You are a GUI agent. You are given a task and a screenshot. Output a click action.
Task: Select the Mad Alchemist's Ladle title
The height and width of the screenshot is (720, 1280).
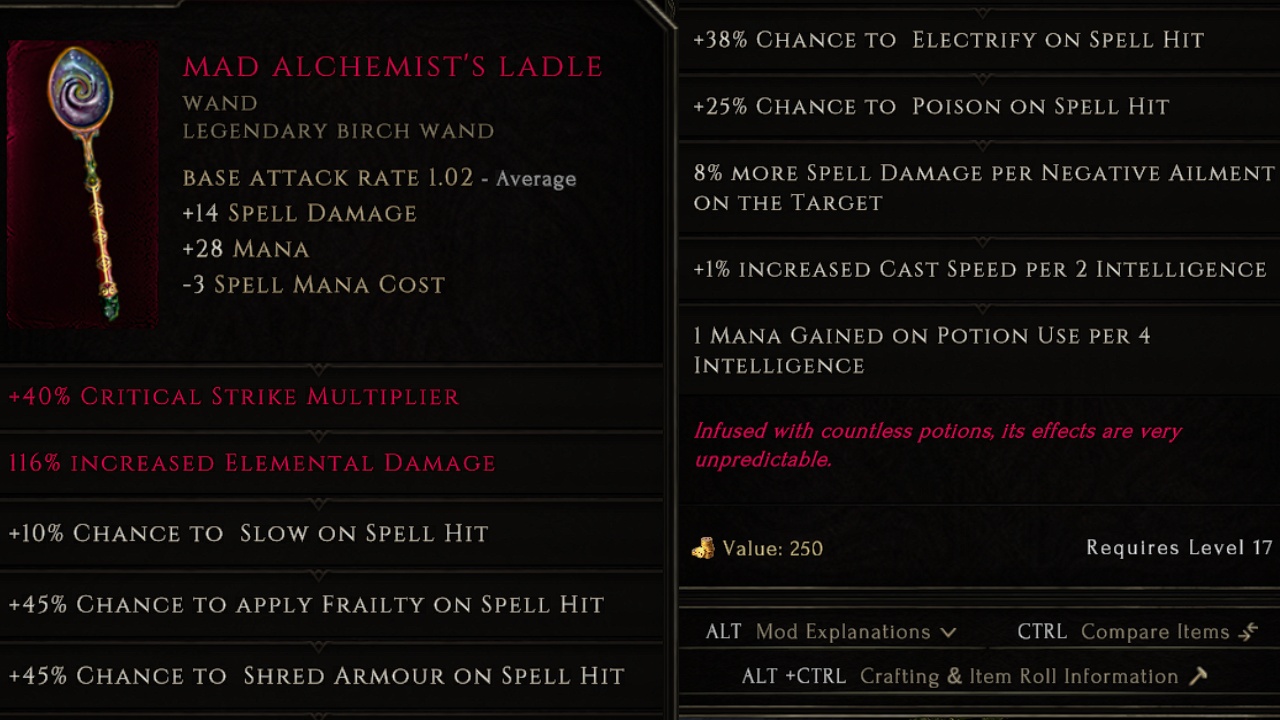pos(393,66)
